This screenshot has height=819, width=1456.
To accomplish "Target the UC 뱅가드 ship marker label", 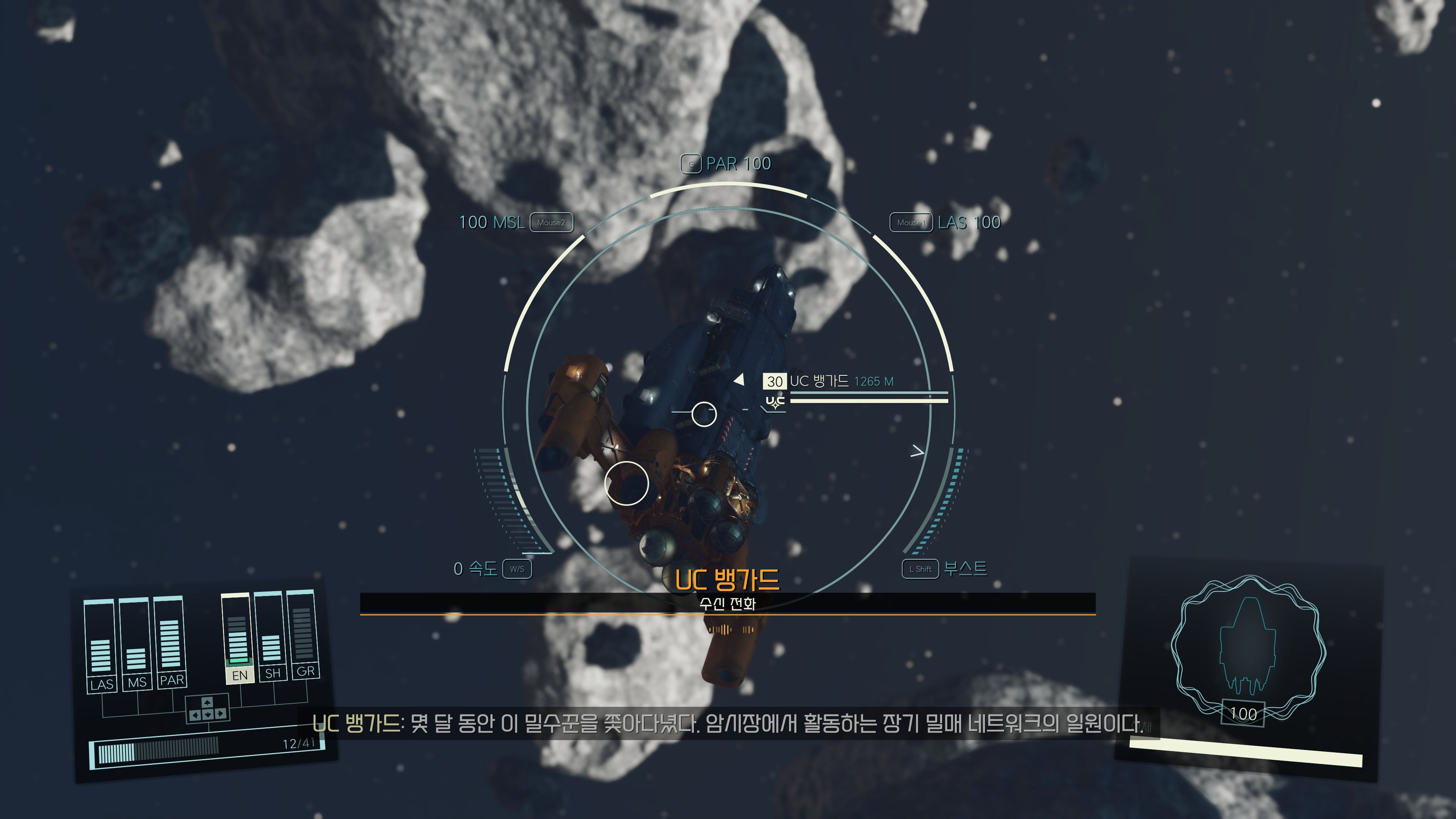I will coord(819,381).
